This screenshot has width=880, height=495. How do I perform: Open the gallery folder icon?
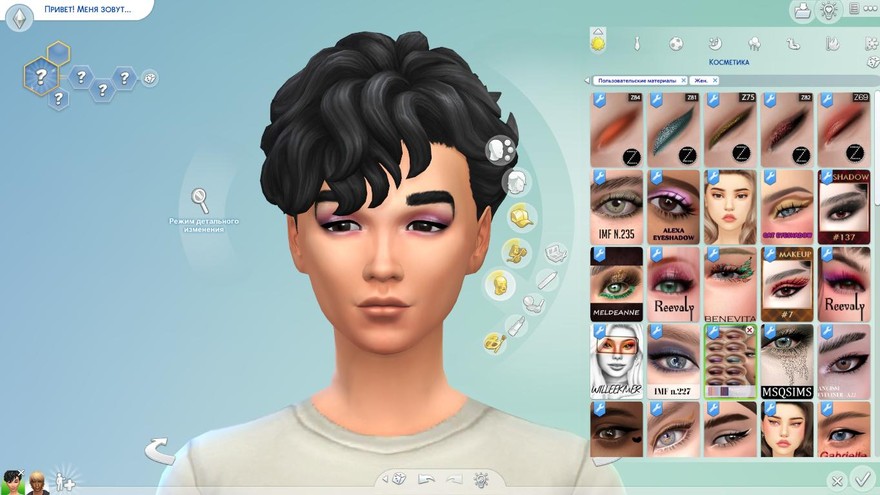pyautogui.click(x=801, y=11)
